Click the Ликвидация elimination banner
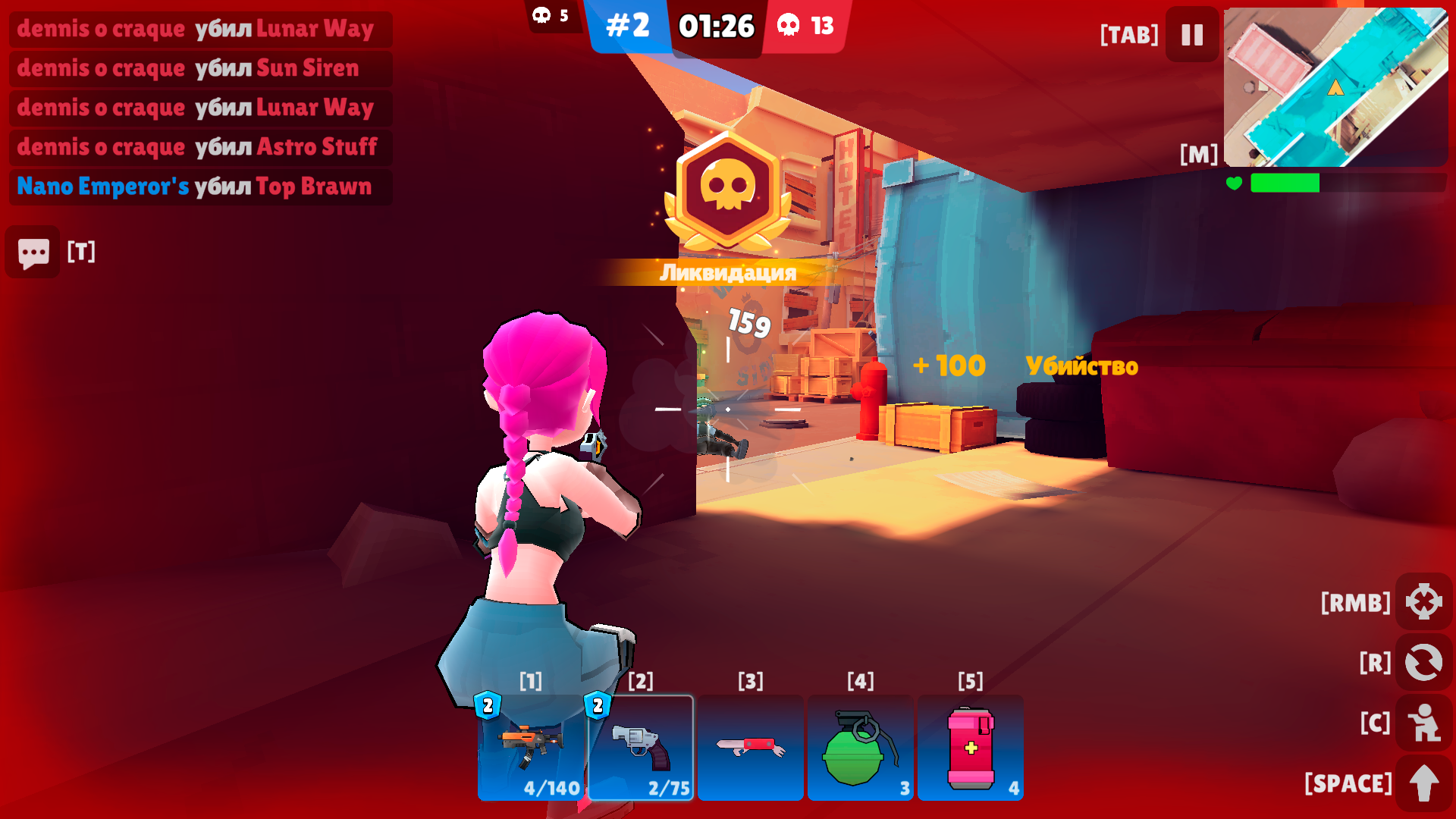Image resolution: width=1456 pixels, height=819 pixels. 727,273
